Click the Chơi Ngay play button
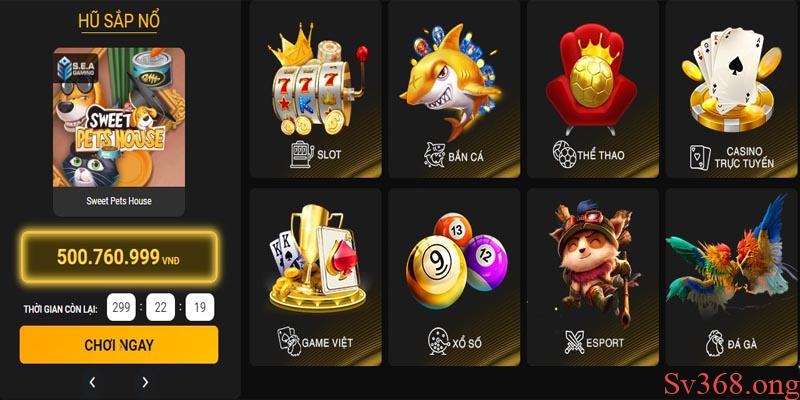The width and height of the screenshot is (800, 400). click(118, 345)
